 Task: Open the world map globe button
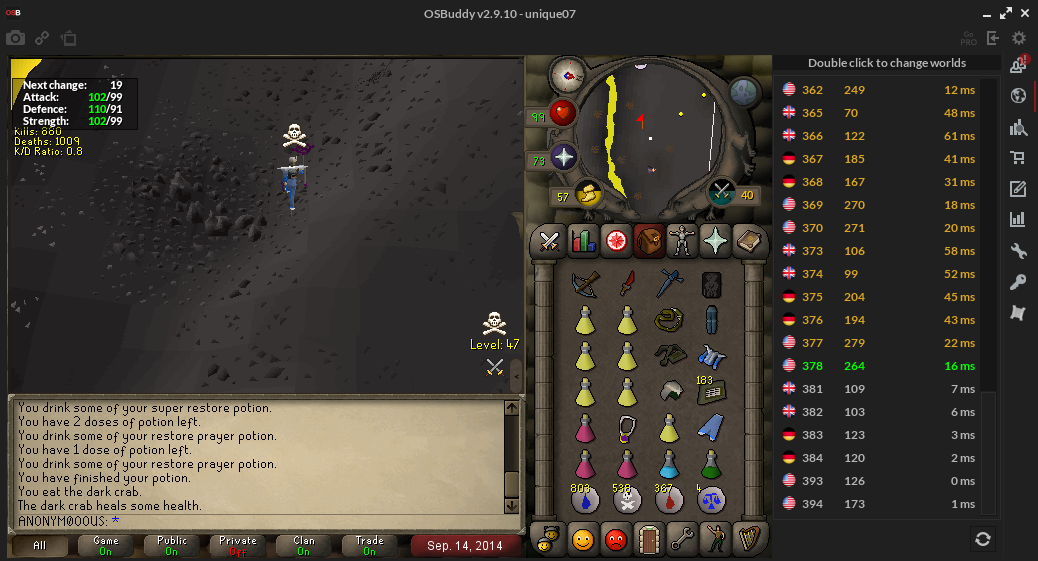click(745, 92)
